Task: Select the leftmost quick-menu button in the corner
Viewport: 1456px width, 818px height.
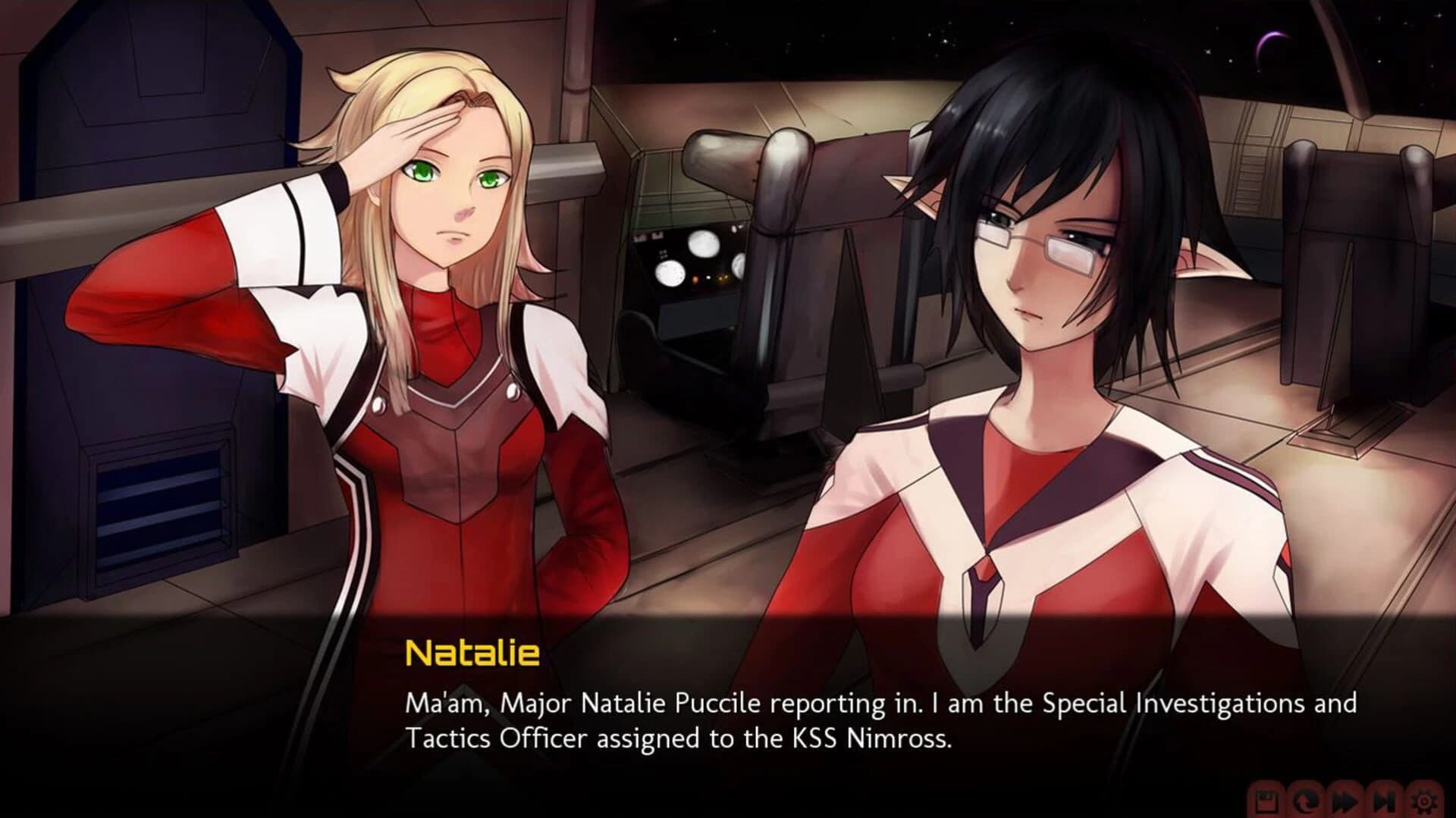Action: (1266, 801)
